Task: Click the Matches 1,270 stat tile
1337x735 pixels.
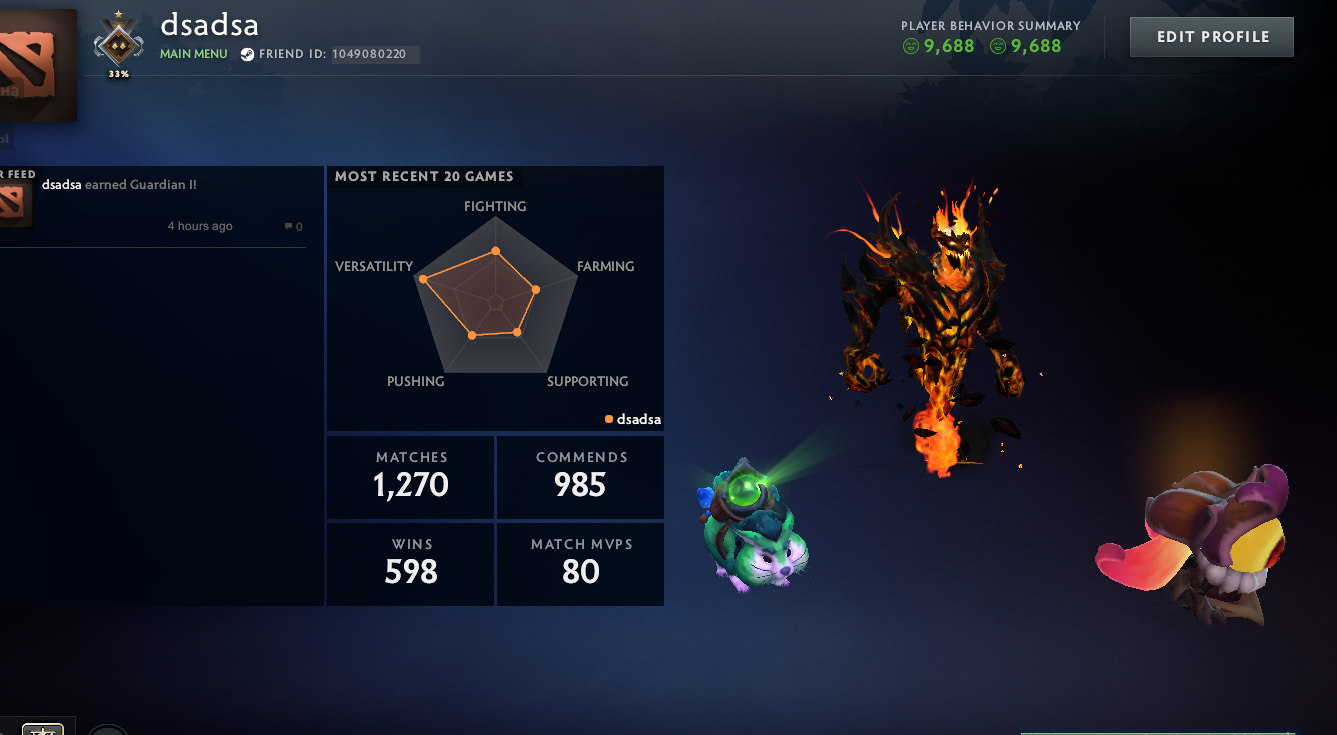Action: coord(410,477)
